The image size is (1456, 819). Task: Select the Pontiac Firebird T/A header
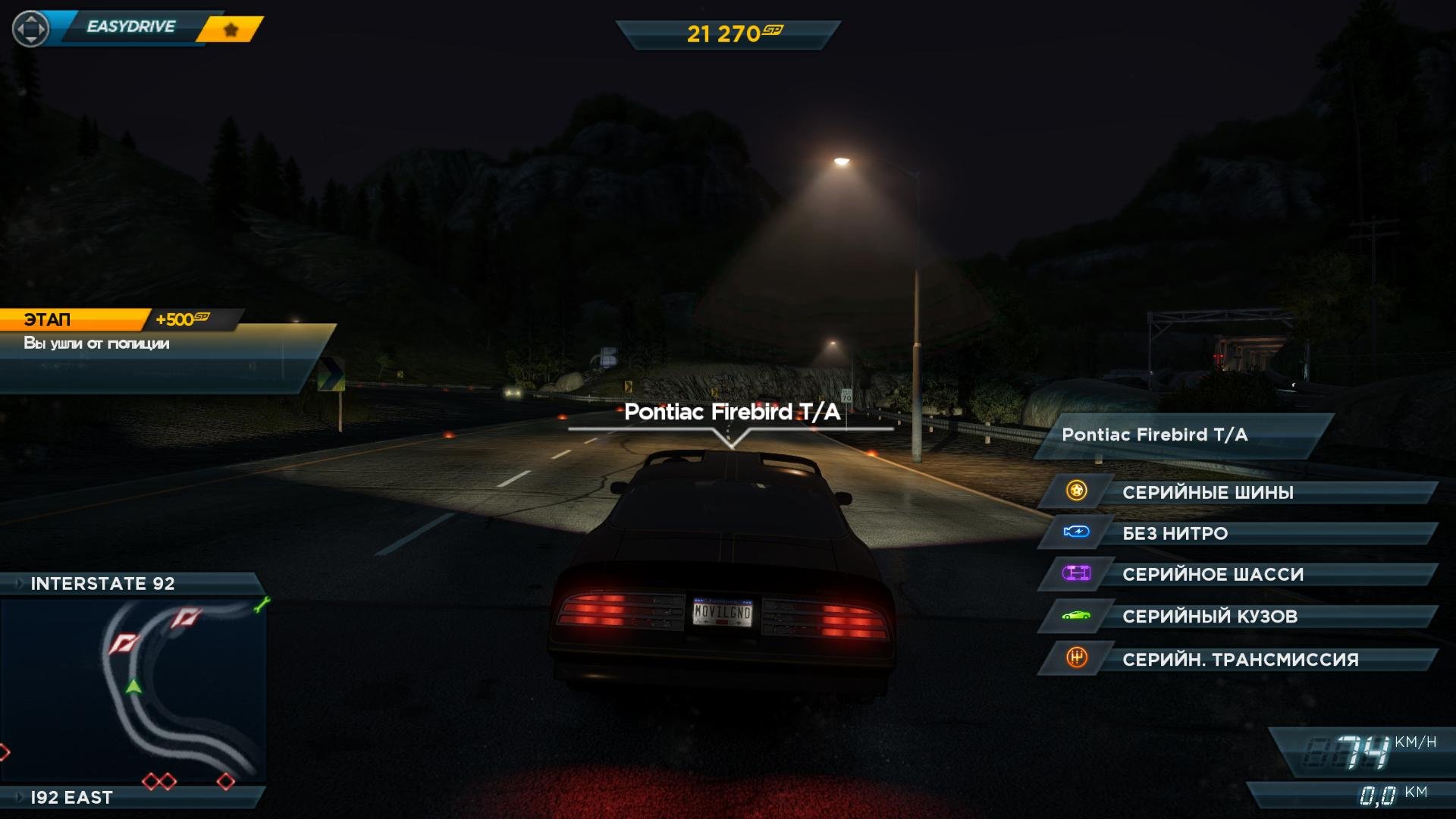click(1183, 435)
